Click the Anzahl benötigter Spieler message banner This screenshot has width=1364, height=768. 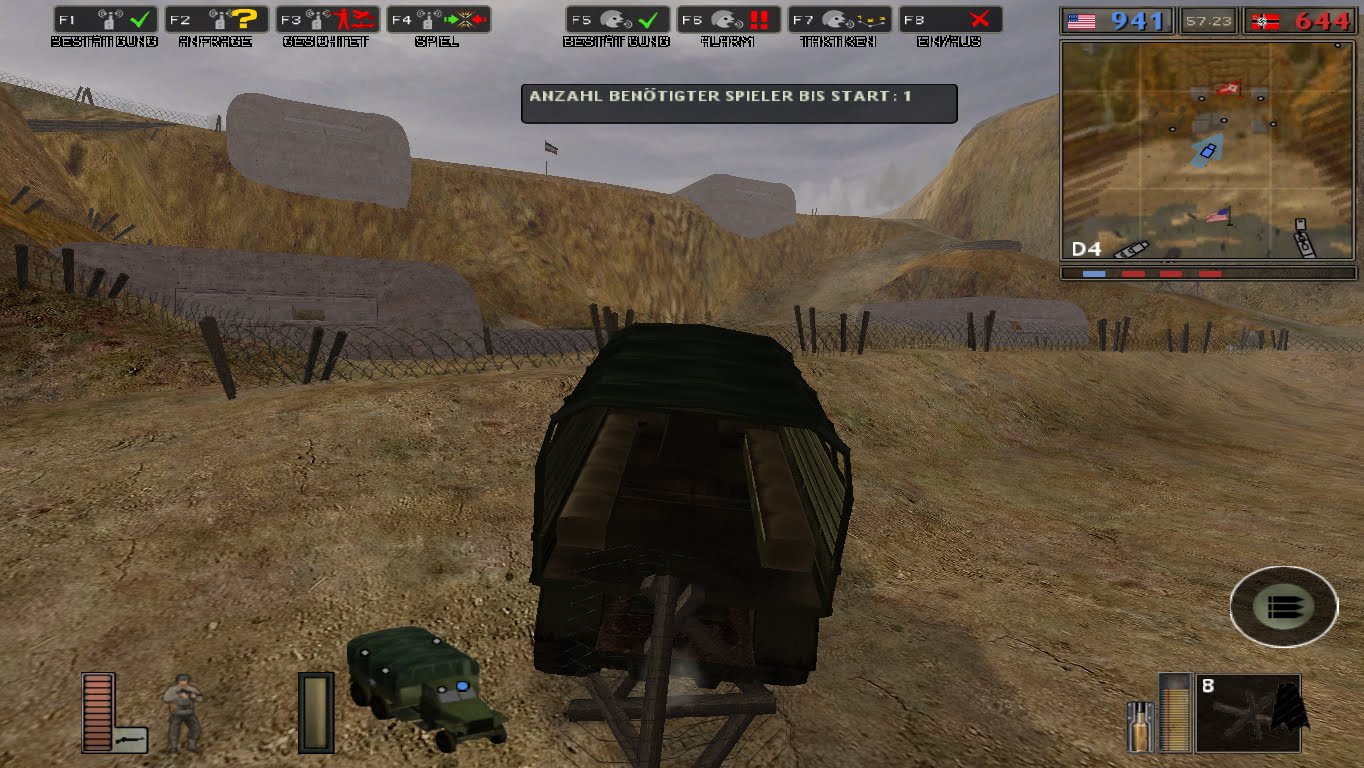pos(738,103)
